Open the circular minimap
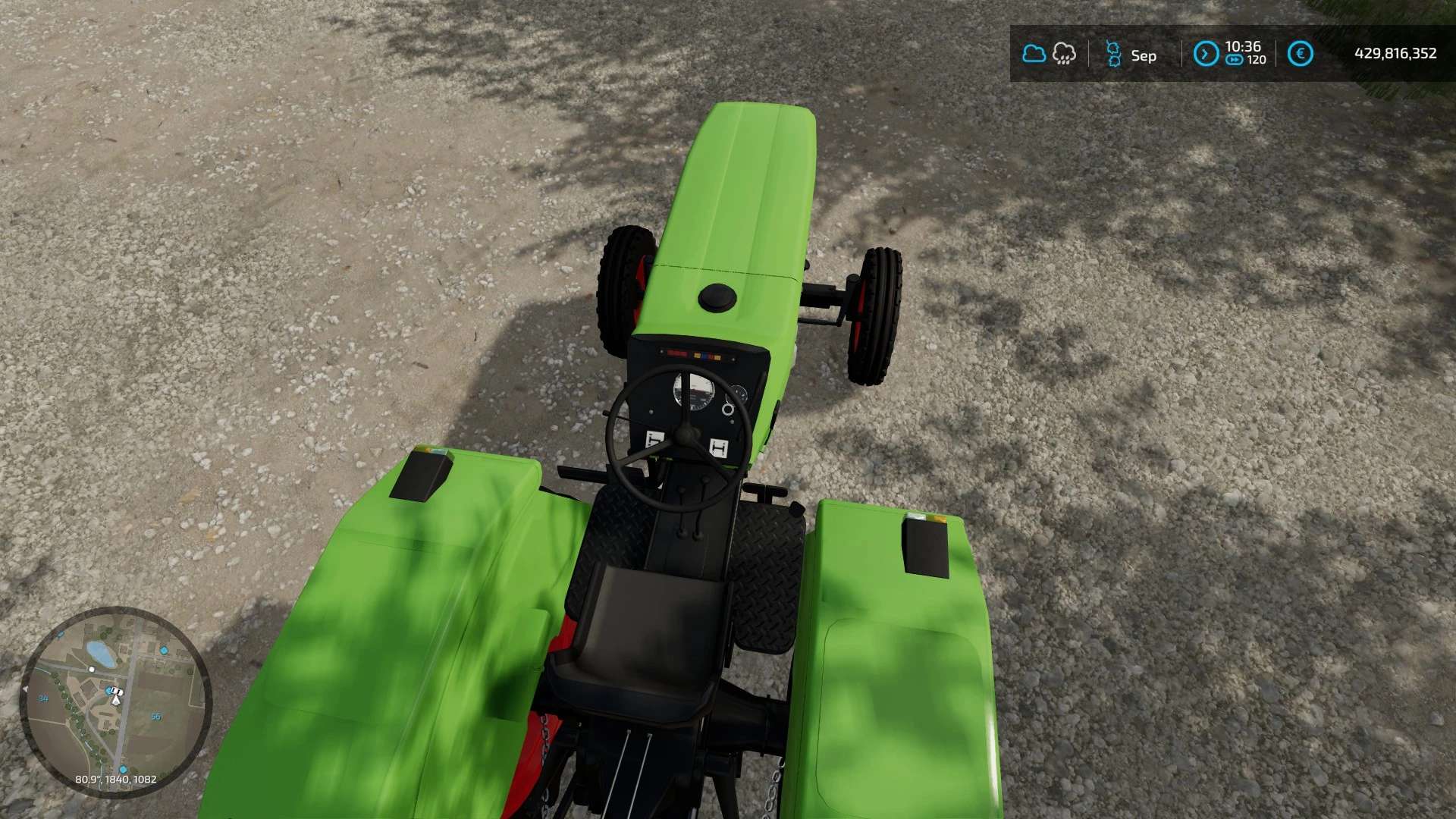The height and width of the screenshot is (819, 1456). (115, 701)
